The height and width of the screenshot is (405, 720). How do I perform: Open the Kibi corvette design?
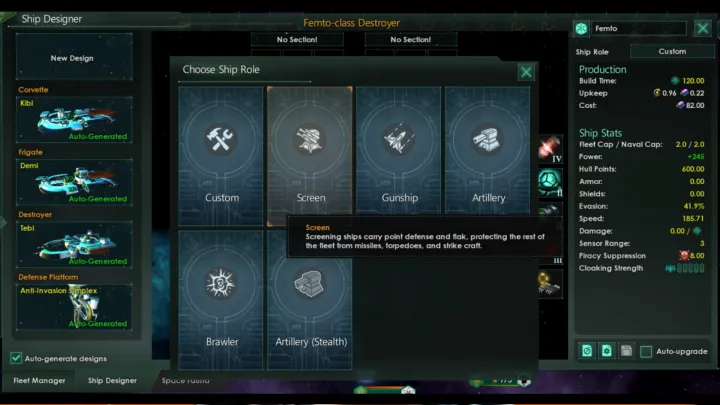click(x=74, y=120)
